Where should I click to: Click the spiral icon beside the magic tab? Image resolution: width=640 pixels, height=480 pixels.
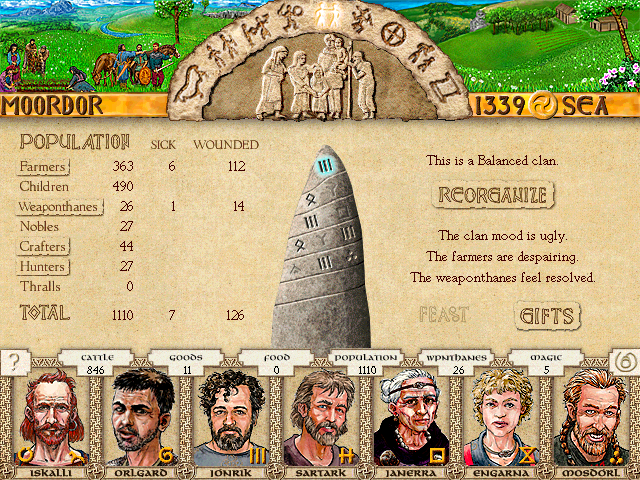click(x=624, y=362)
